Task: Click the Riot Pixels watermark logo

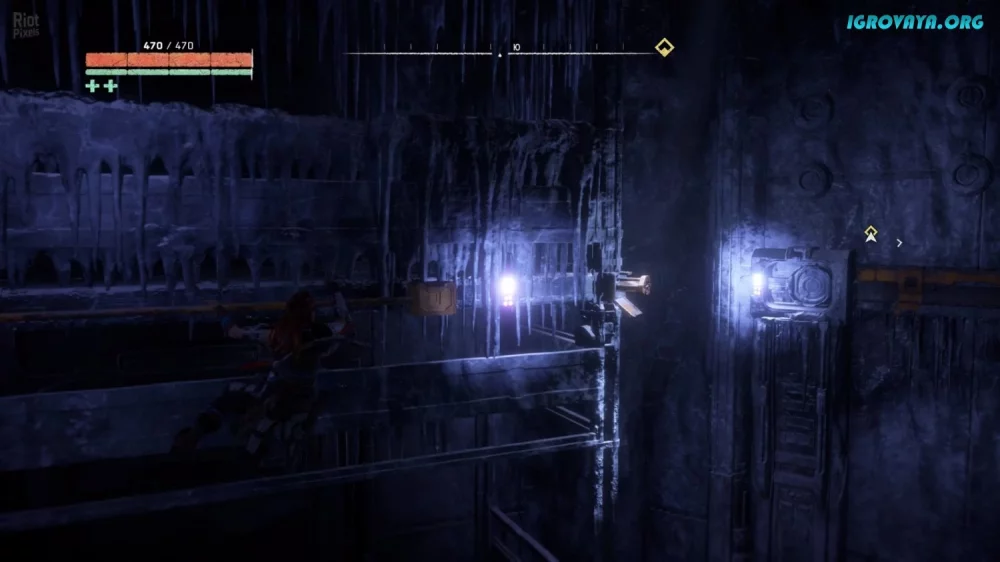Action: [26, 25]
